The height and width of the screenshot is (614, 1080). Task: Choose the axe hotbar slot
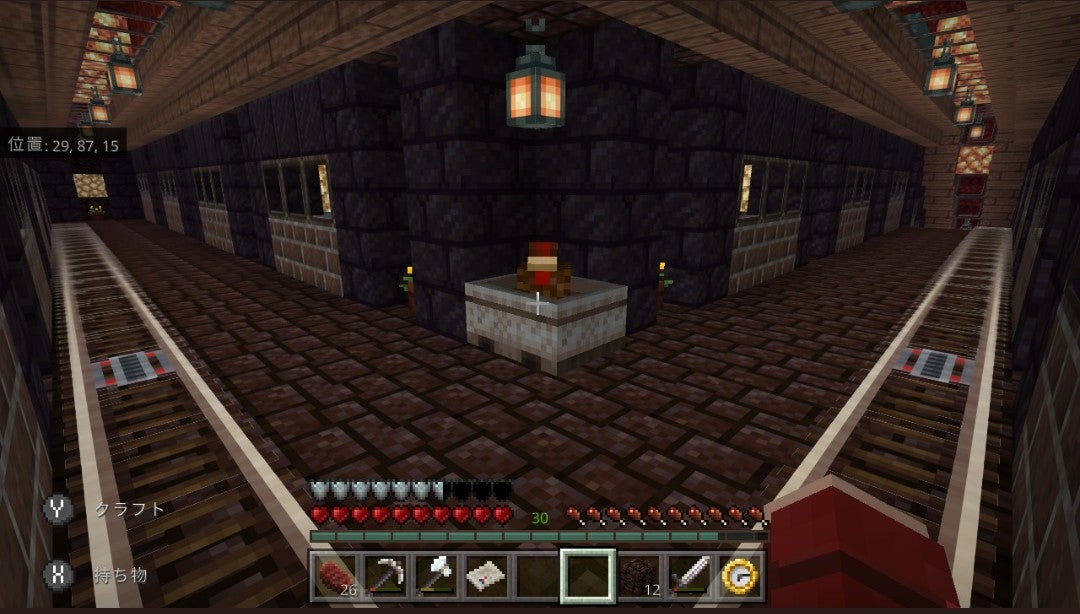click(x=436, y=575)
